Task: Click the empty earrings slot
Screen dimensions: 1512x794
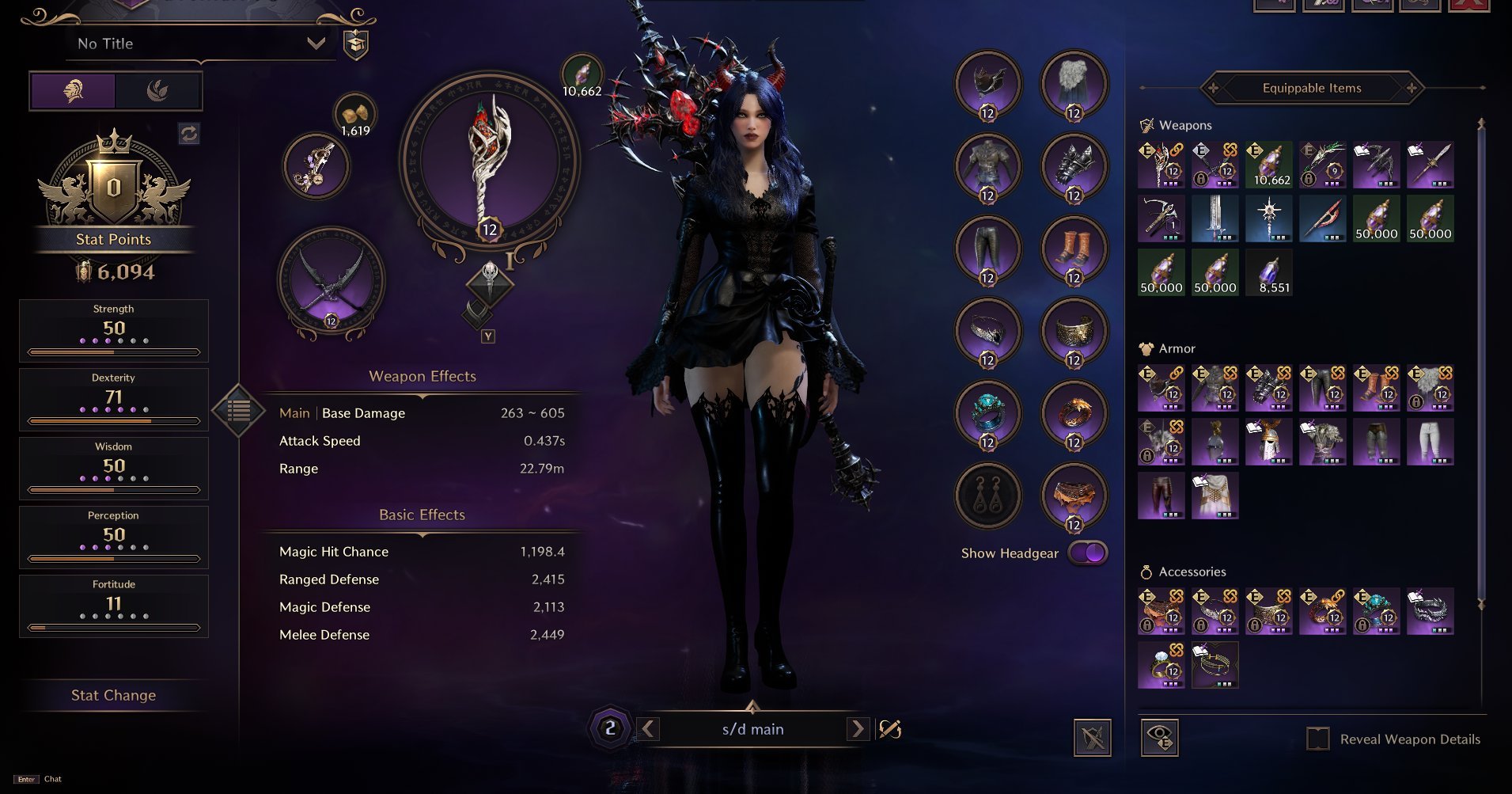Action: click(988, 496)
